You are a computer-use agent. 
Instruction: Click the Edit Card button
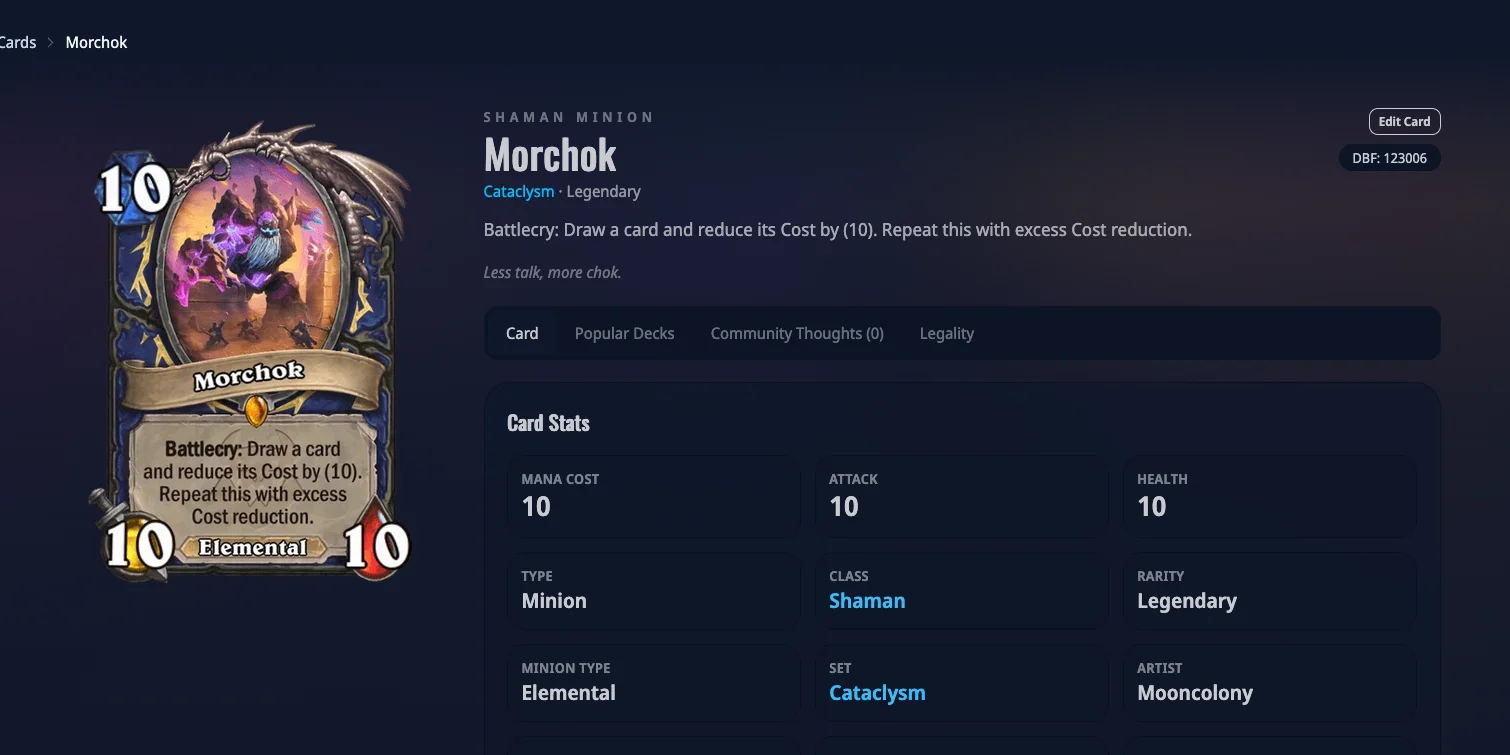click(x=1404, y=122)
